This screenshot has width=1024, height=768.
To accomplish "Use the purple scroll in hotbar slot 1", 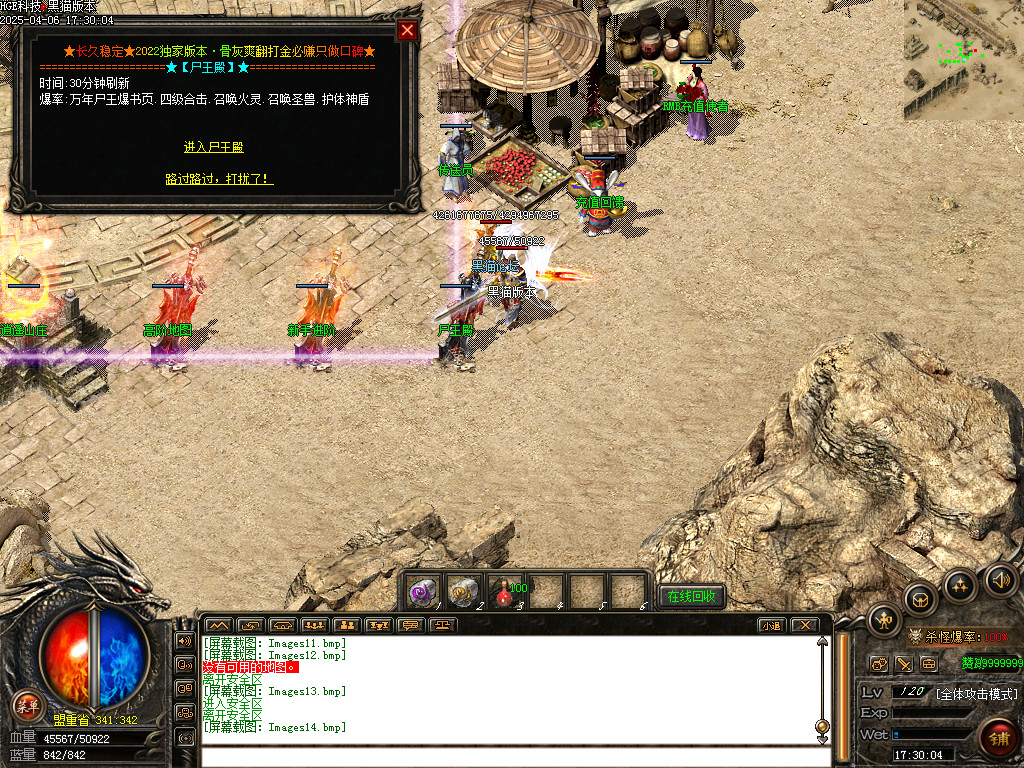I will click(423, 593).
